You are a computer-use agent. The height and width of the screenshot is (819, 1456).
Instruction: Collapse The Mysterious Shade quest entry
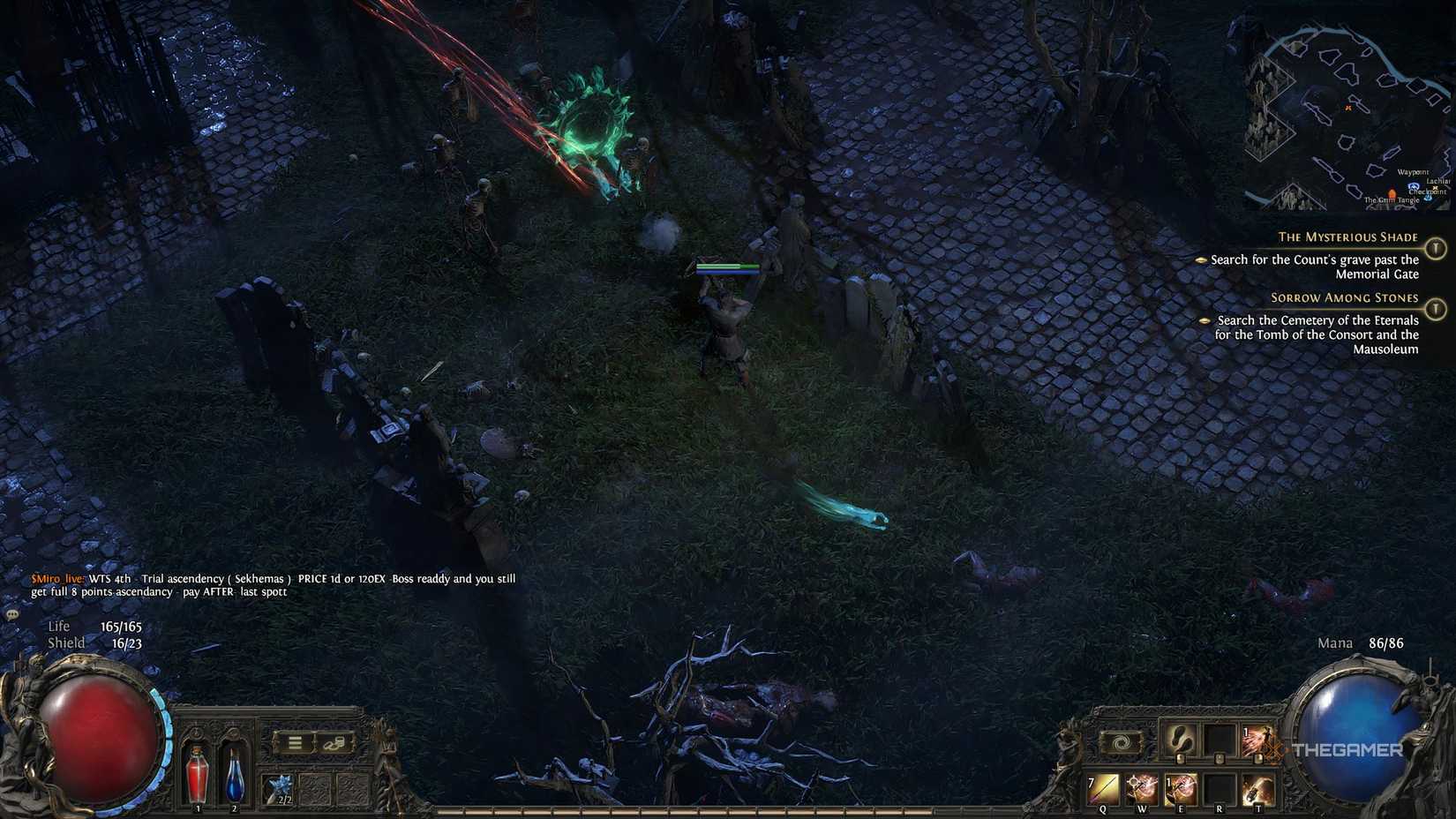pyautogui.click(x=1347, y=237)
